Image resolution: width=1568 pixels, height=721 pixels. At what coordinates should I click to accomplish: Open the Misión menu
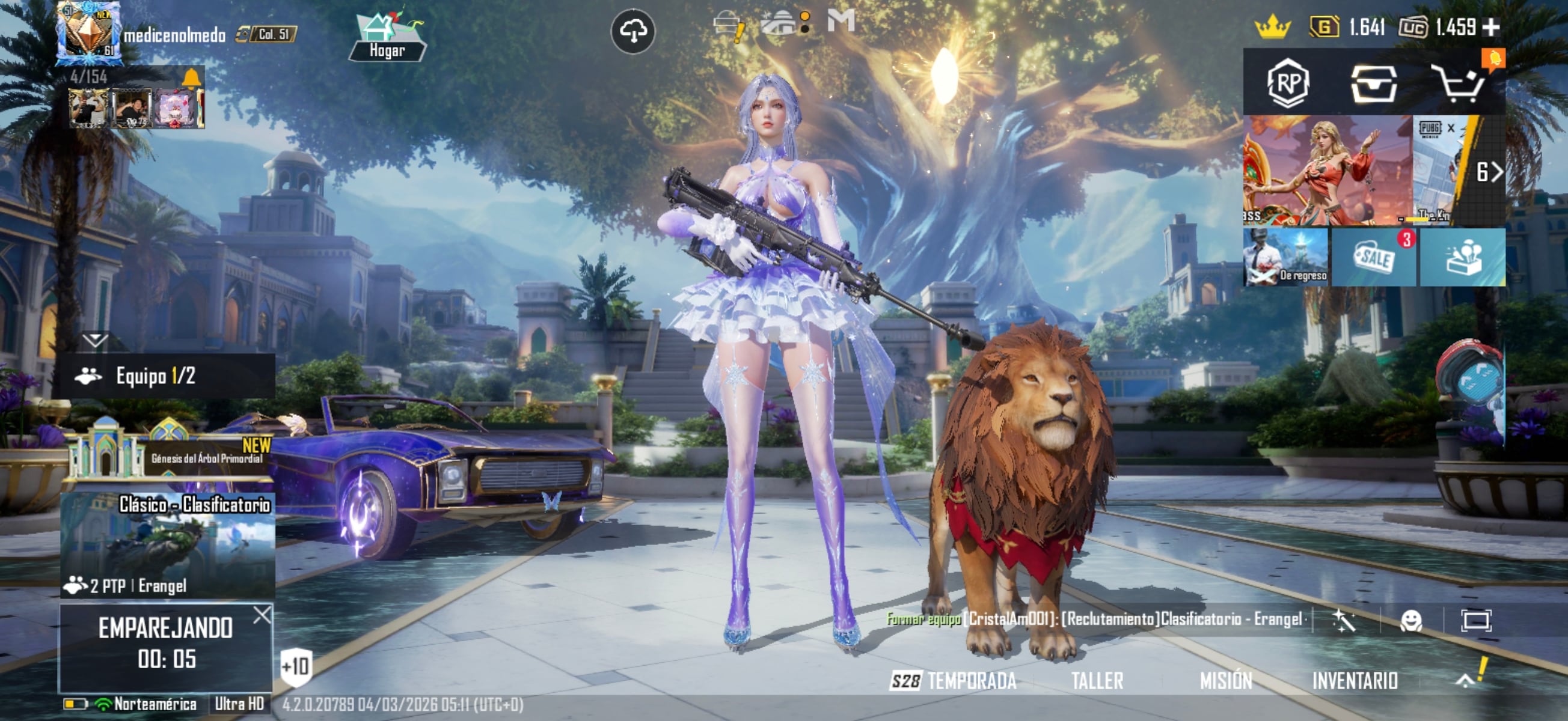[1226, 681]
